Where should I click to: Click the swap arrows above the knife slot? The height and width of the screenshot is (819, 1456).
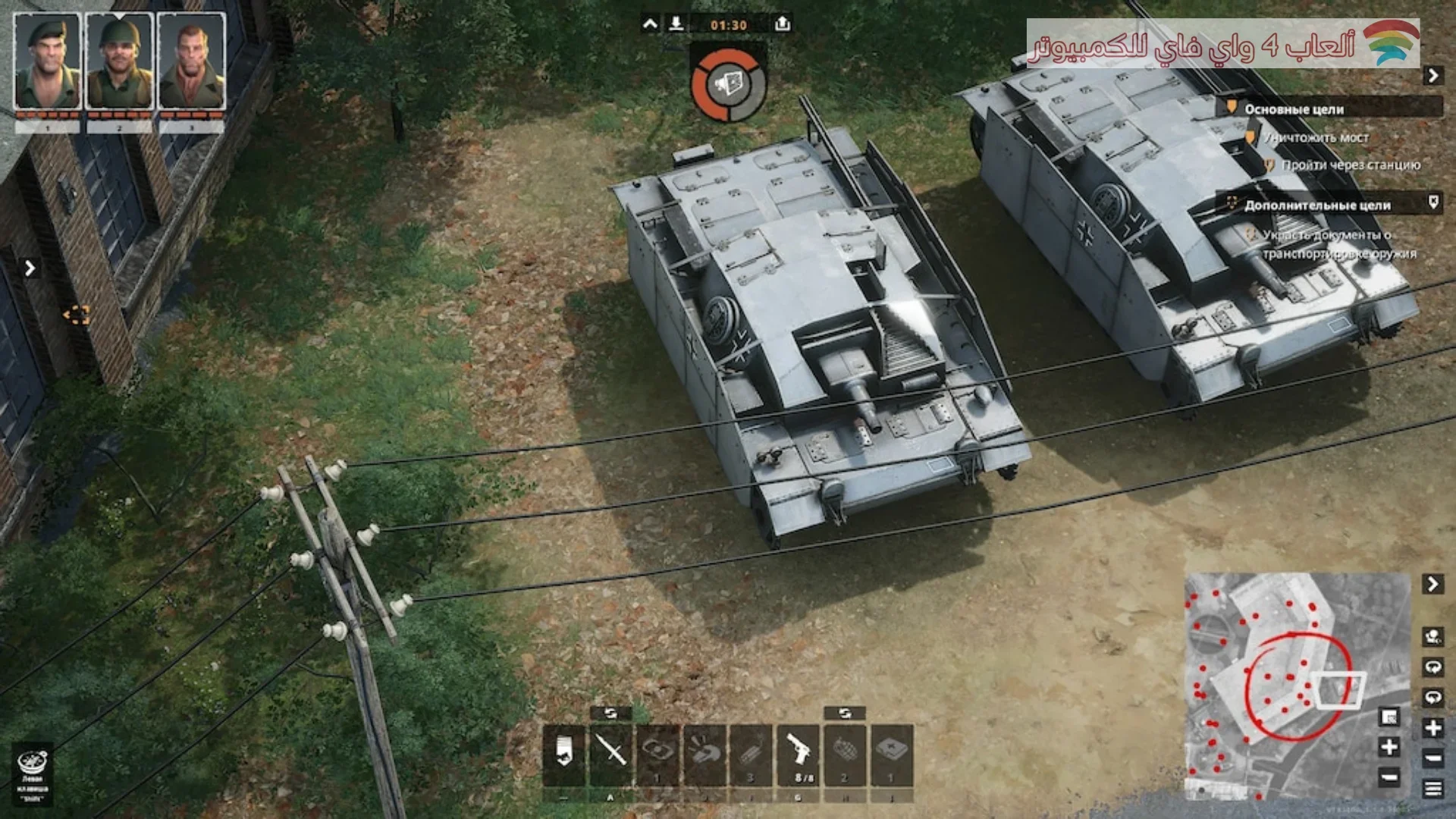click(x=610, y=713)
